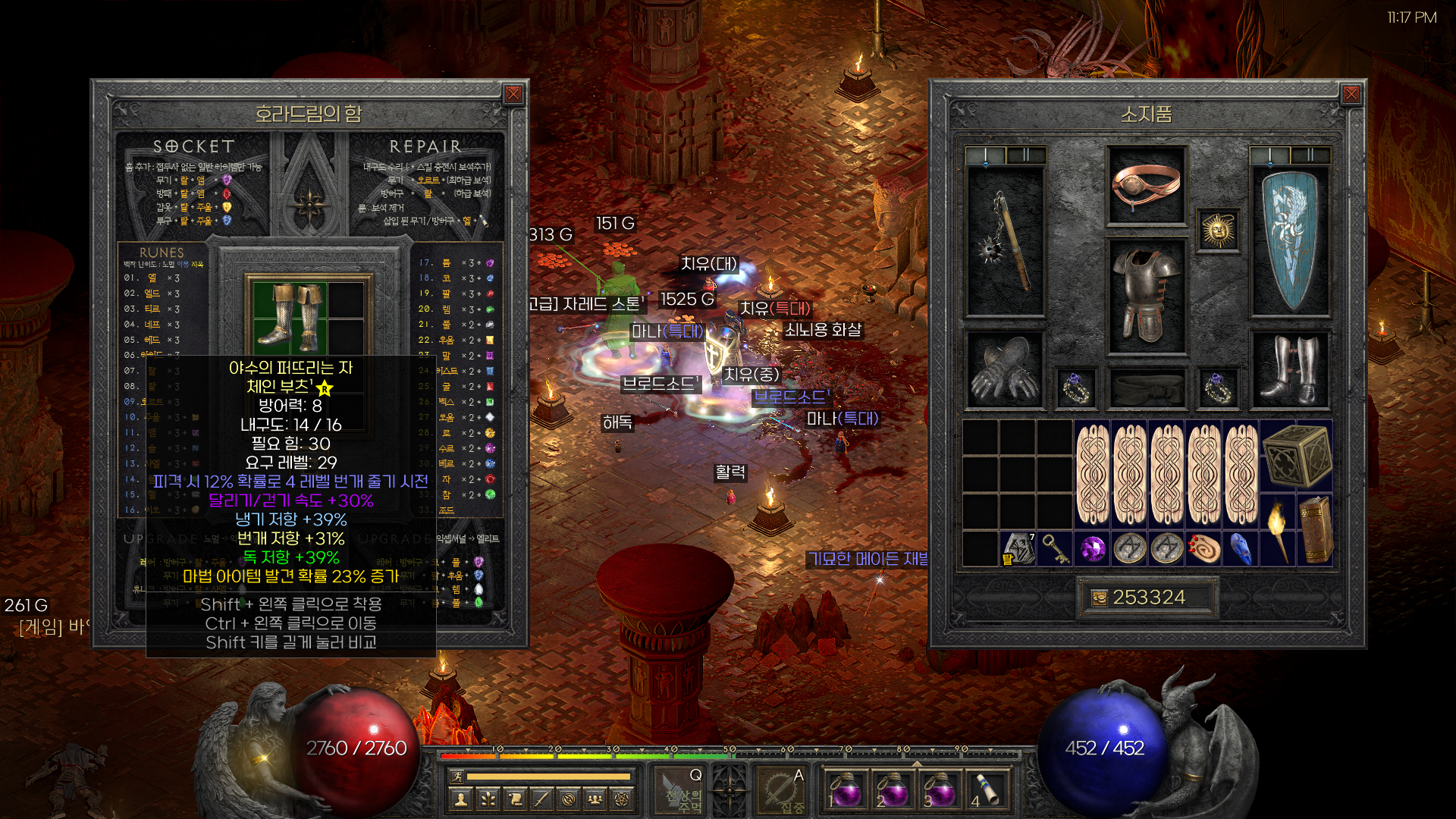Open the left skill assigned to Q
The width and height of the screenshot is (1456, 819).
coord(680,790)
